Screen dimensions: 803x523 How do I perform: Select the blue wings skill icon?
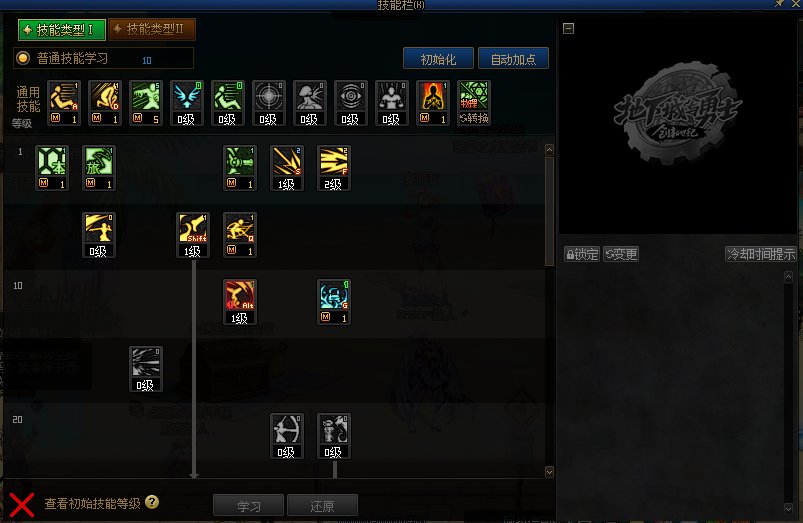click(x=186, y=100)
